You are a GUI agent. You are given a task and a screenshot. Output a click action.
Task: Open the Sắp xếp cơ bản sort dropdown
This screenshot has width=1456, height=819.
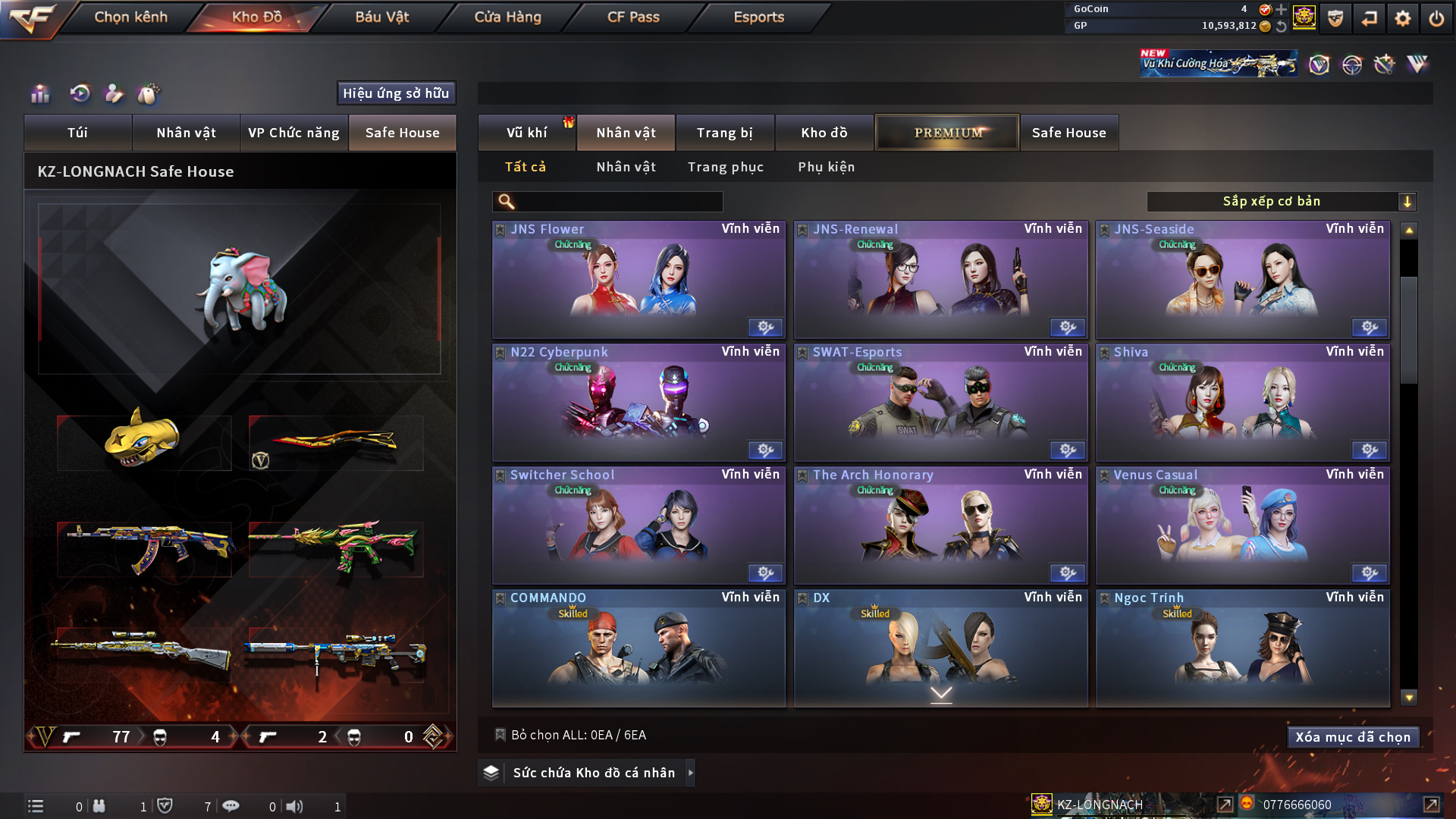(x=1281, y=202)
